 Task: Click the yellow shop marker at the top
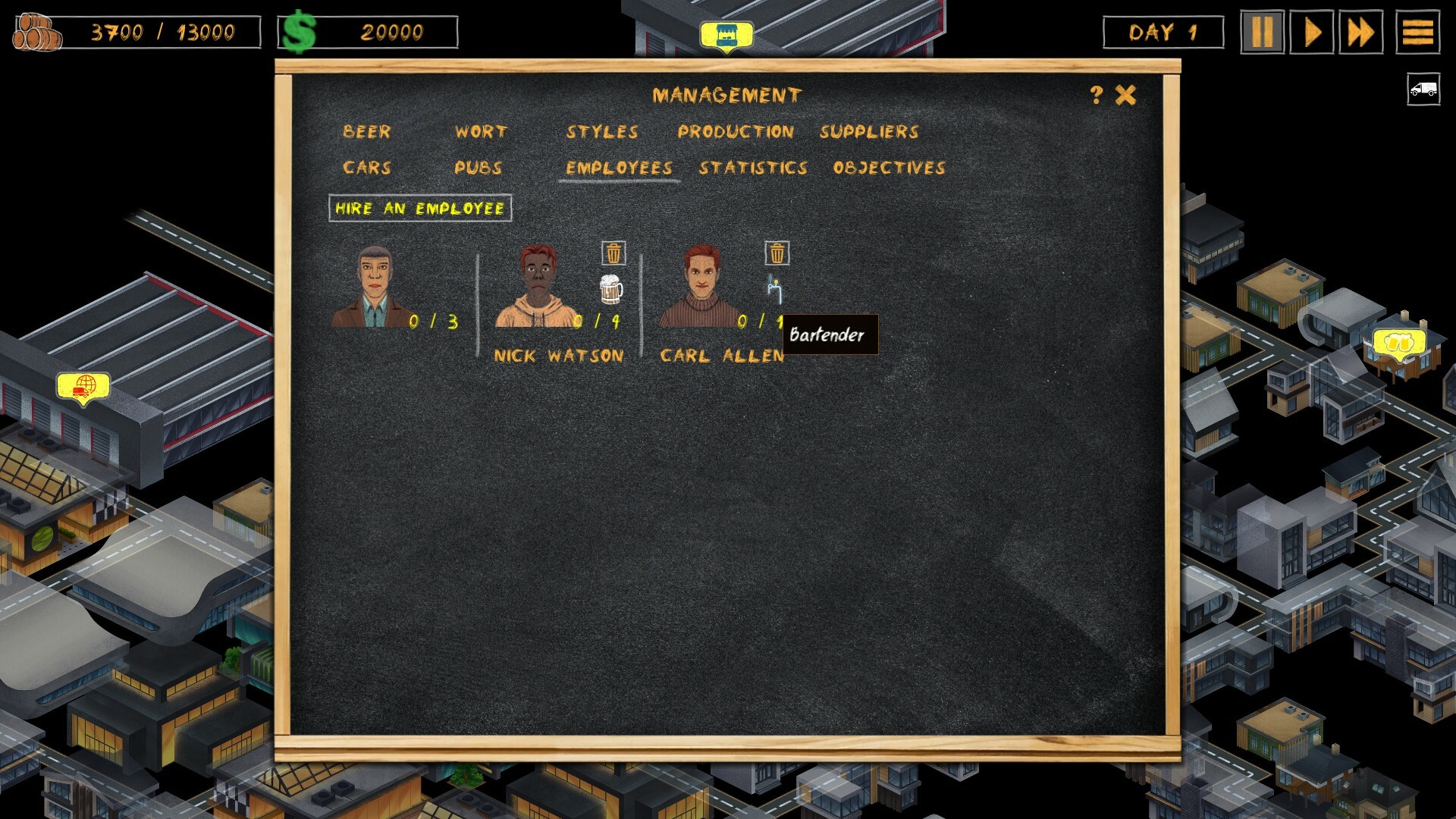726,33
